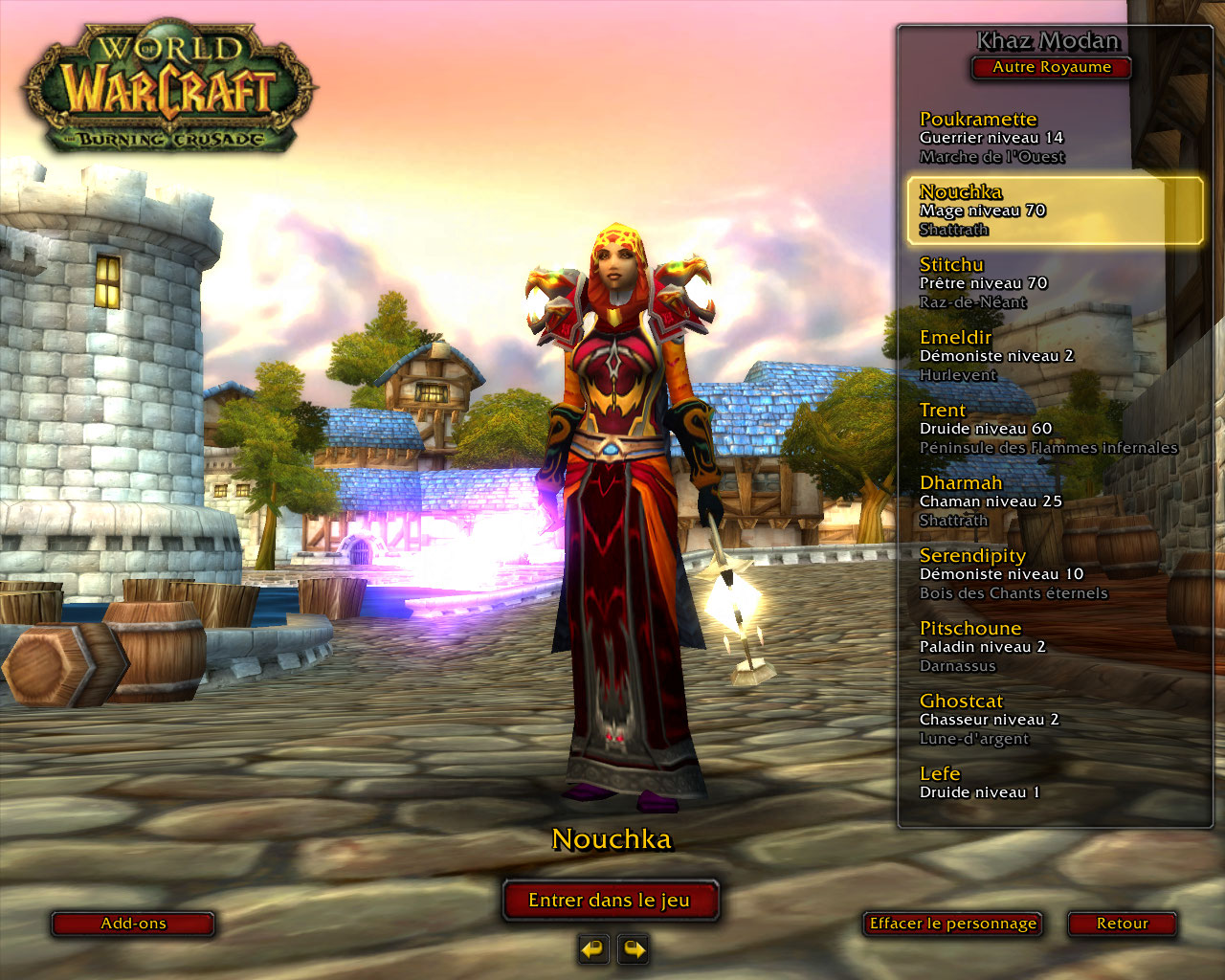1225x980 pixels.
Task: Change realm via Autre Royaume
Action: coord(1051,68)
